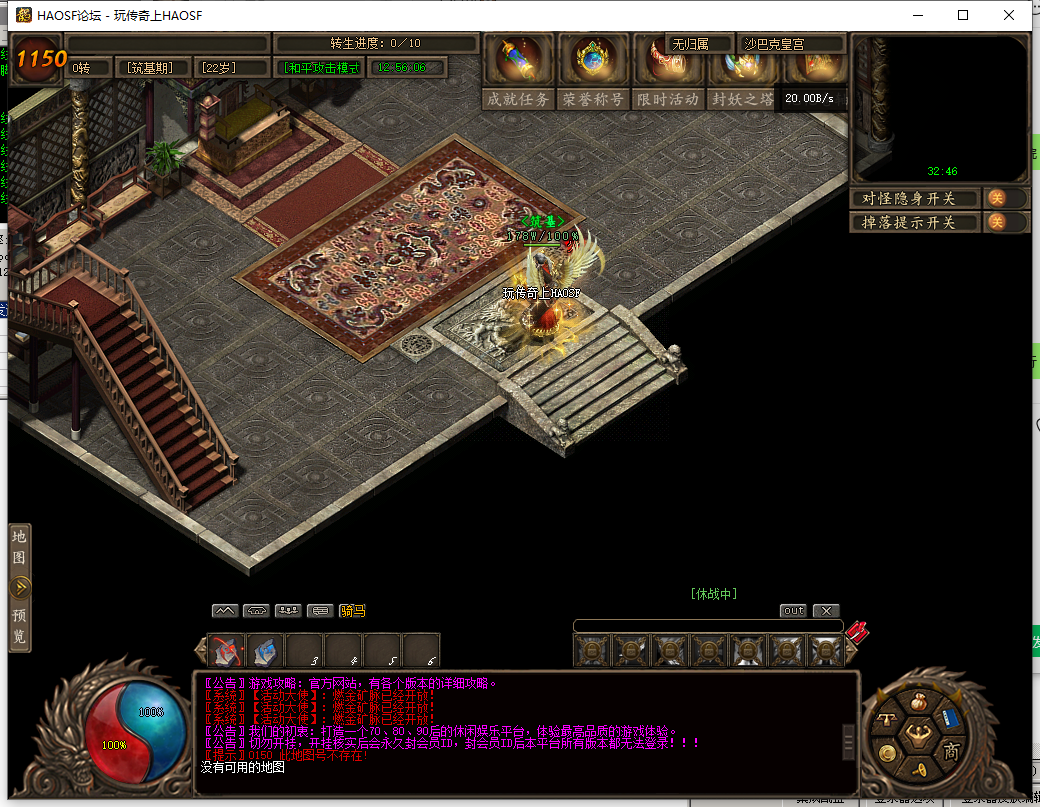Image resolution: width=1040 pixels, height=807 pixels.
Task: Close the HAOSF game window
Action: pos(1010,15)
